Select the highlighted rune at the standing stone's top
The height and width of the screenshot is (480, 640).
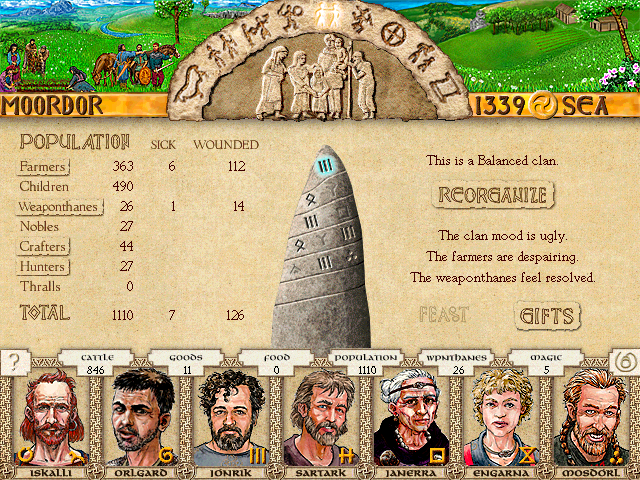tap(323, 167)
